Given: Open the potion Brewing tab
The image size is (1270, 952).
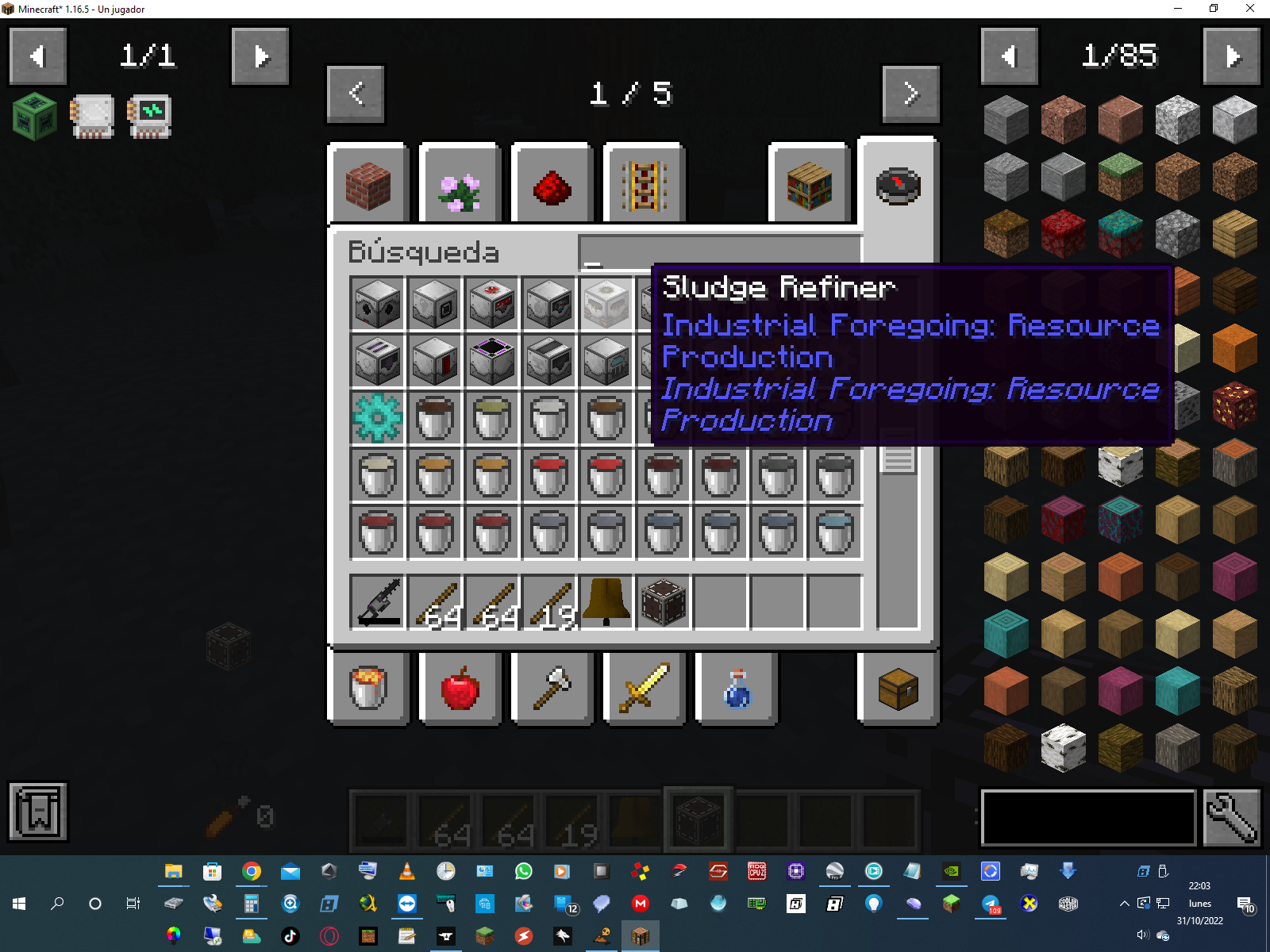Looking at the screenshot, I should [736, 687].
